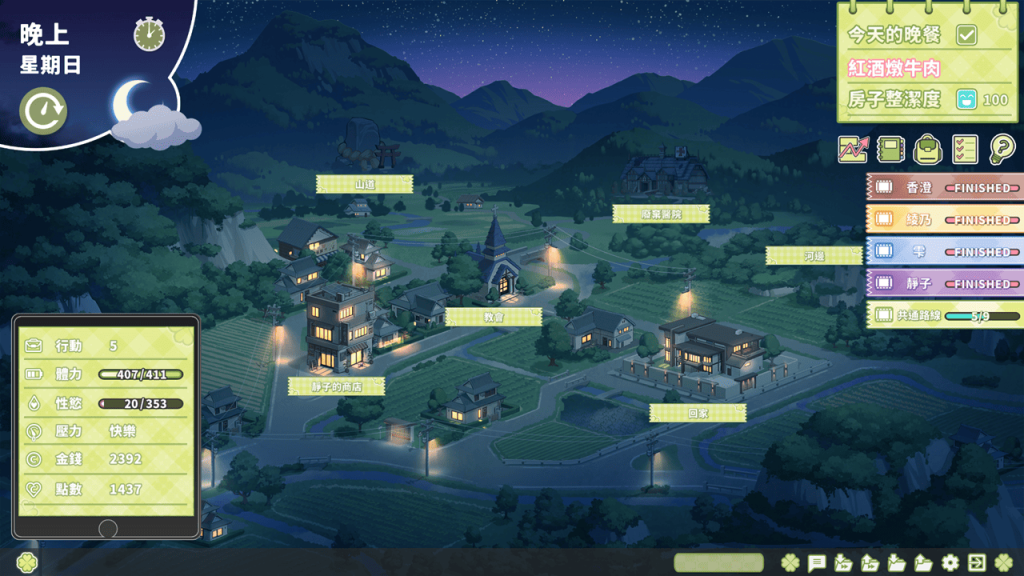Open the backpack inventory

tap(927, 150)
